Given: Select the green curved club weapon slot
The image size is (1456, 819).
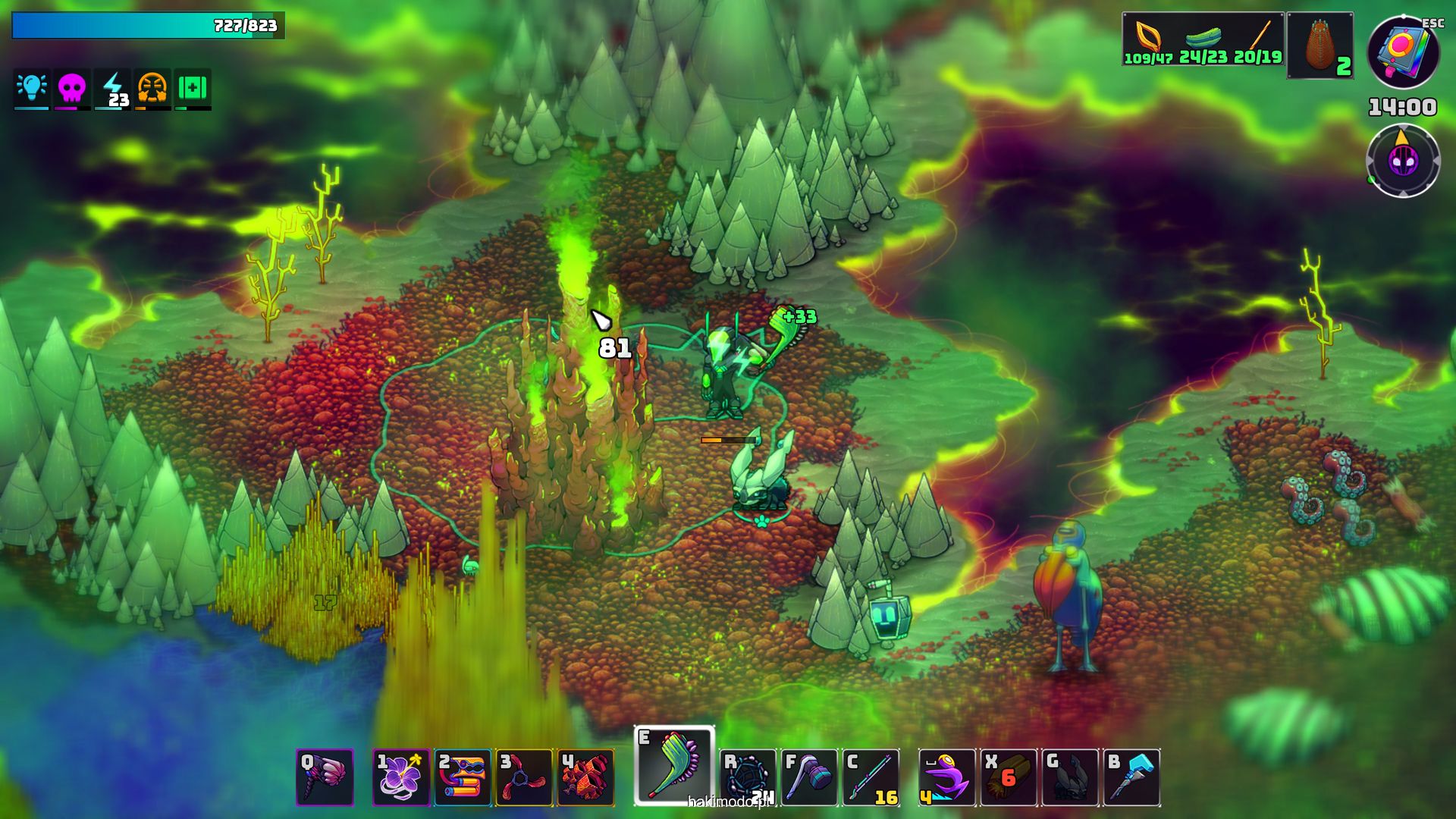Looking at the screenshot, I should pos(674,764).
